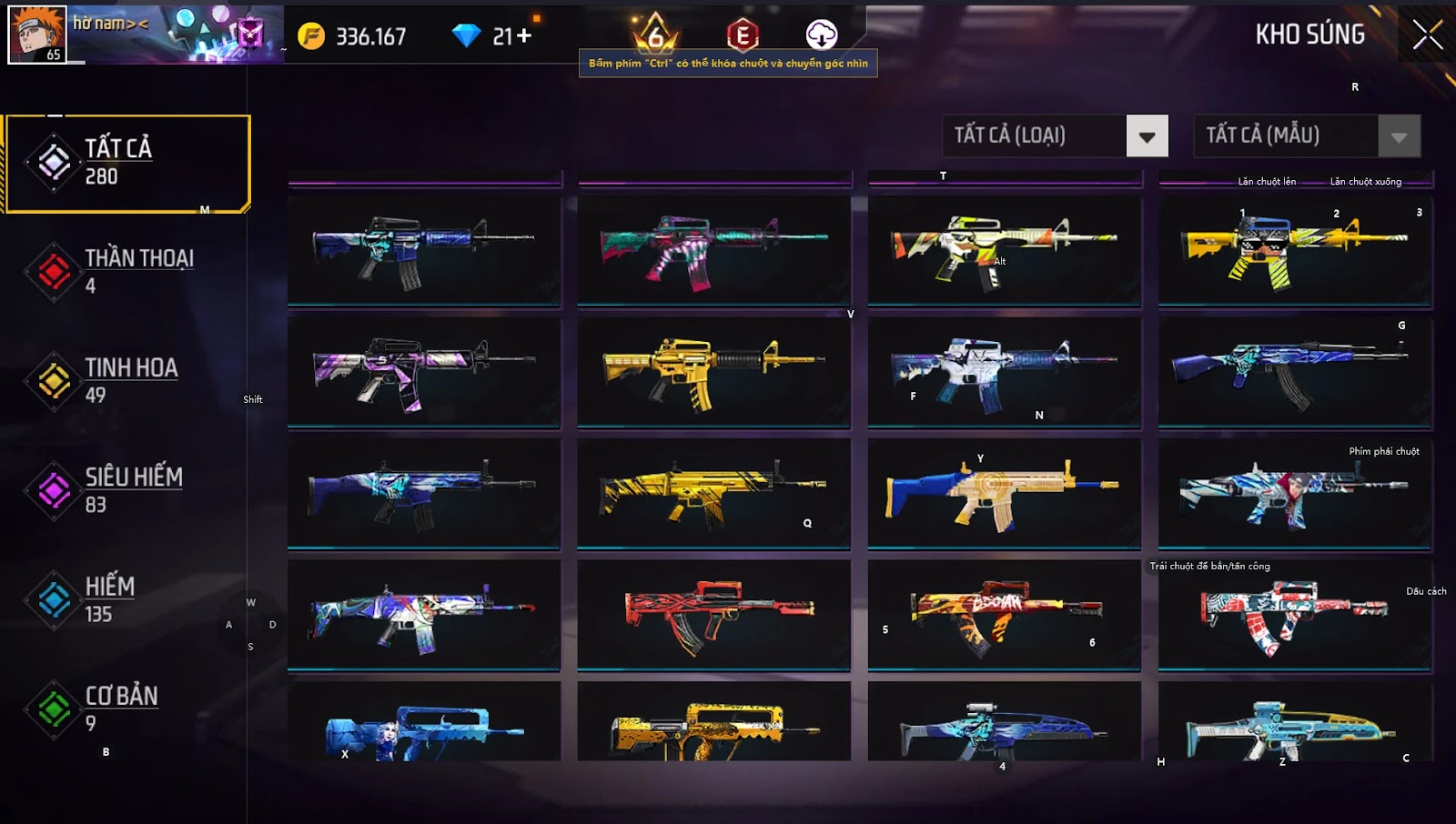
Task: Pick the teal and pink M4A1 skin
Action: pos(713,249)
